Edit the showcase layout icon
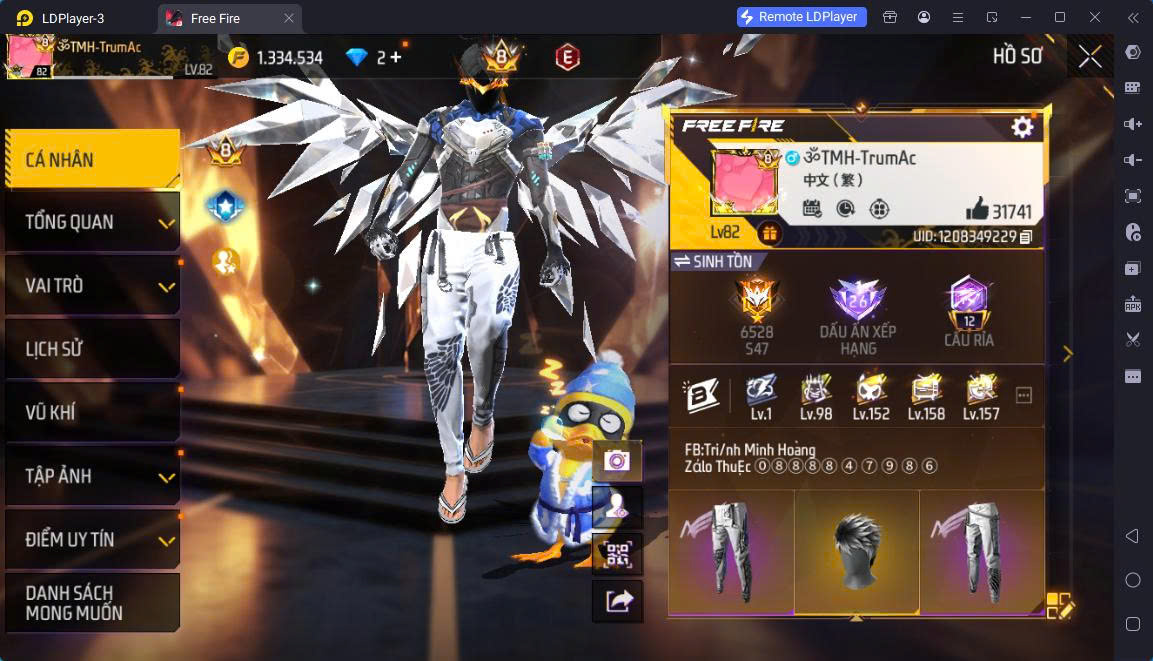The width and height of the screenshot is (1153, 661). (1059, 605)
